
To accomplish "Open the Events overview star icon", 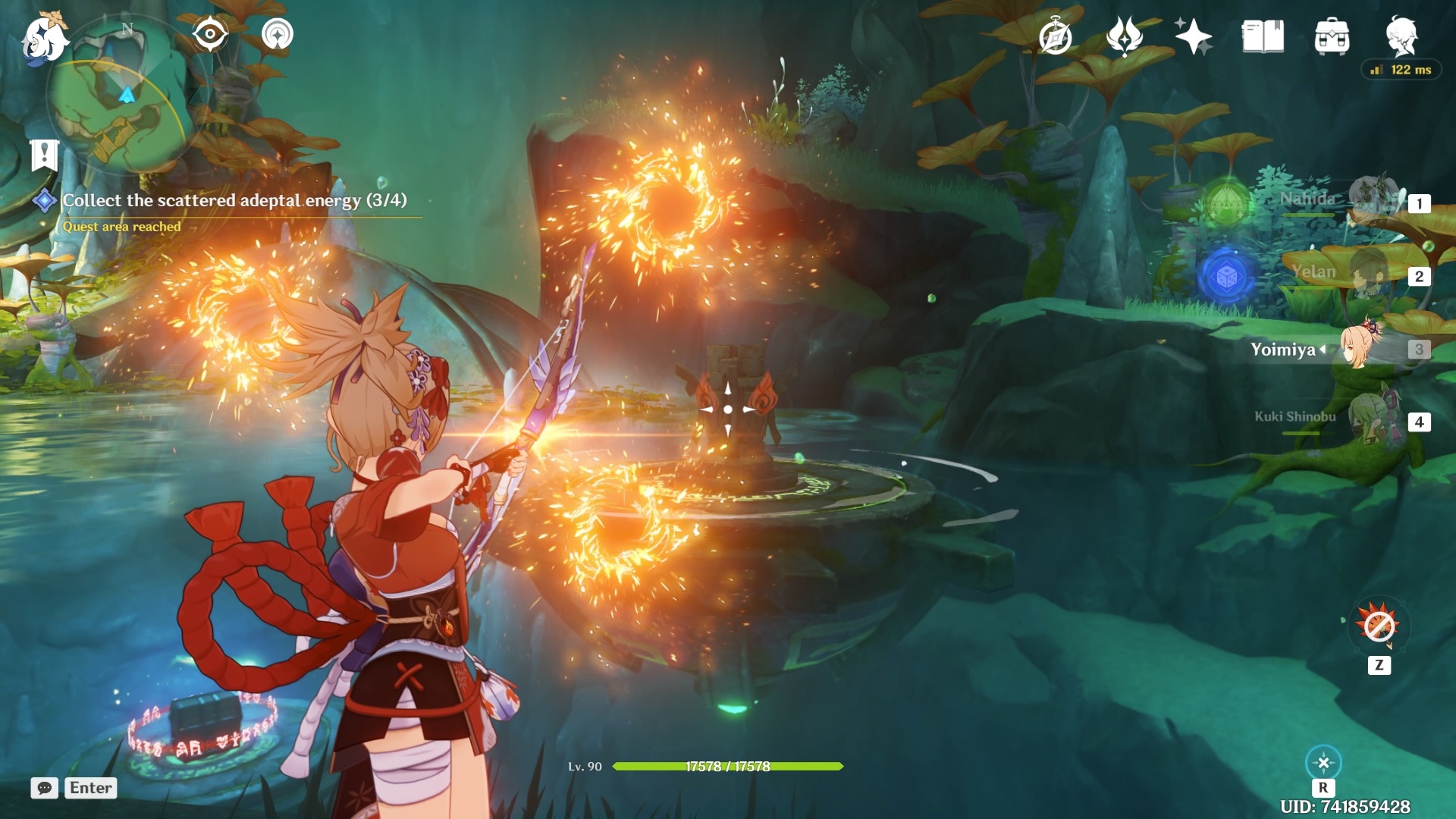I will (x=1193, y=35).
